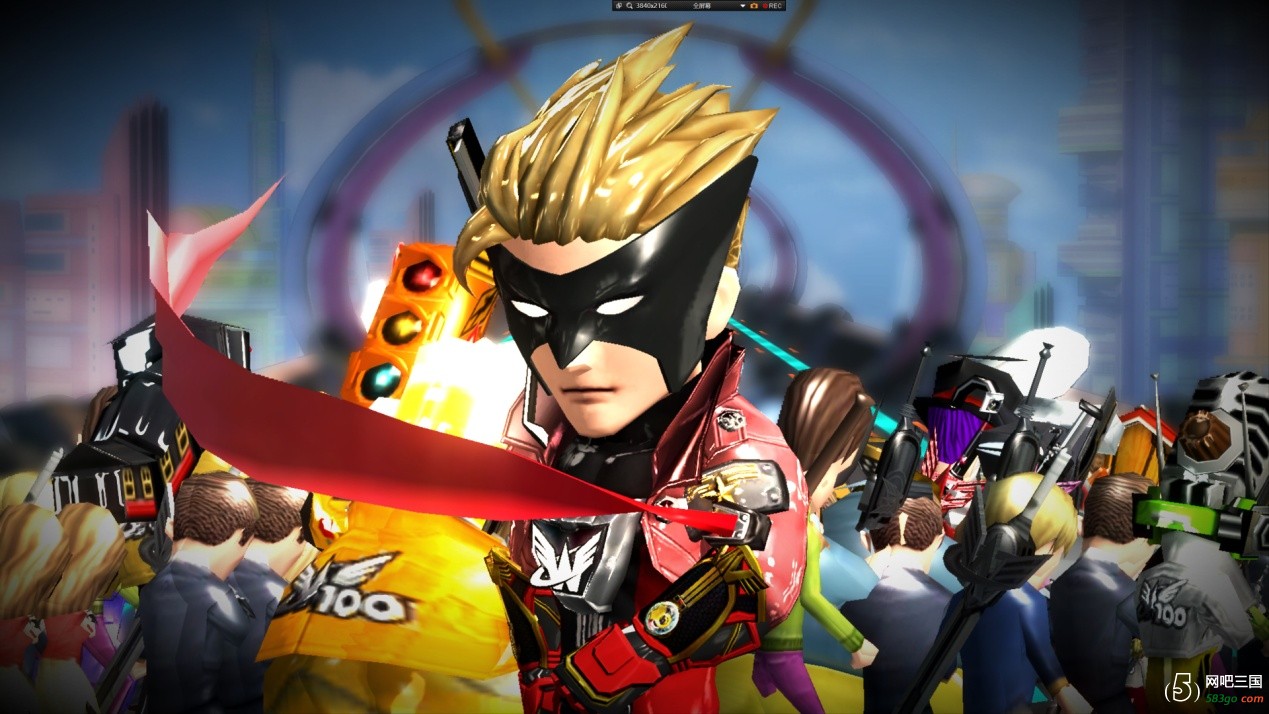The image size is (1269, 714).
Task: Take a screenshot with the camera icon
Action: point(754,6)
